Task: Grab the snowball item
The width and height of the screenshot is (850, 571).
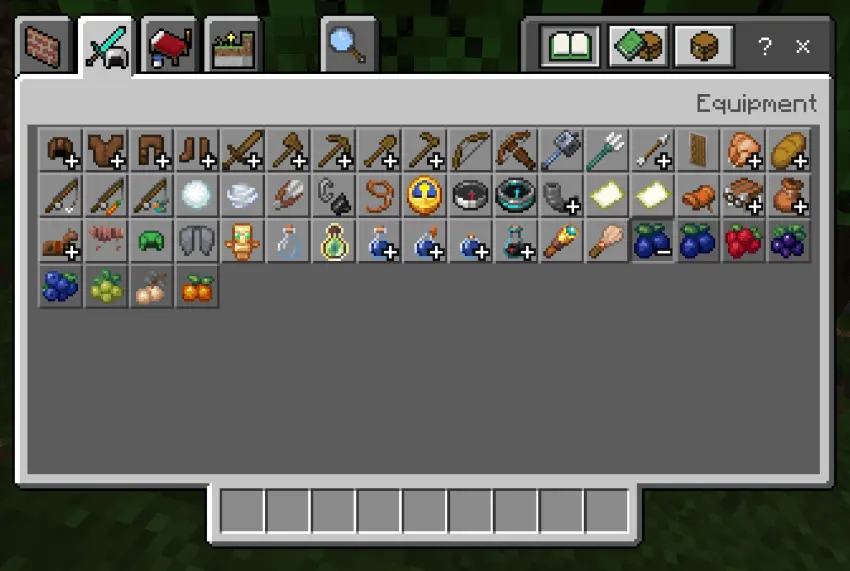Action: coord(197,195)
